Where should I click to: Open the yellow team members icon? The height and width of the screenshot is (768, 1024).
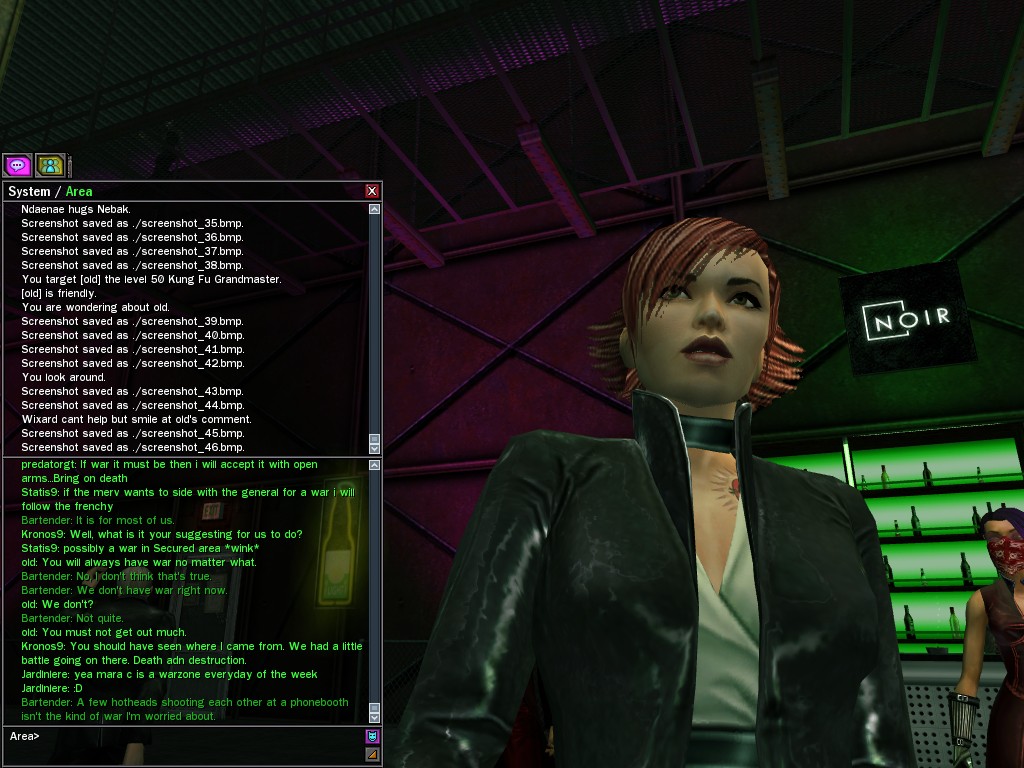tap(49, 165)
